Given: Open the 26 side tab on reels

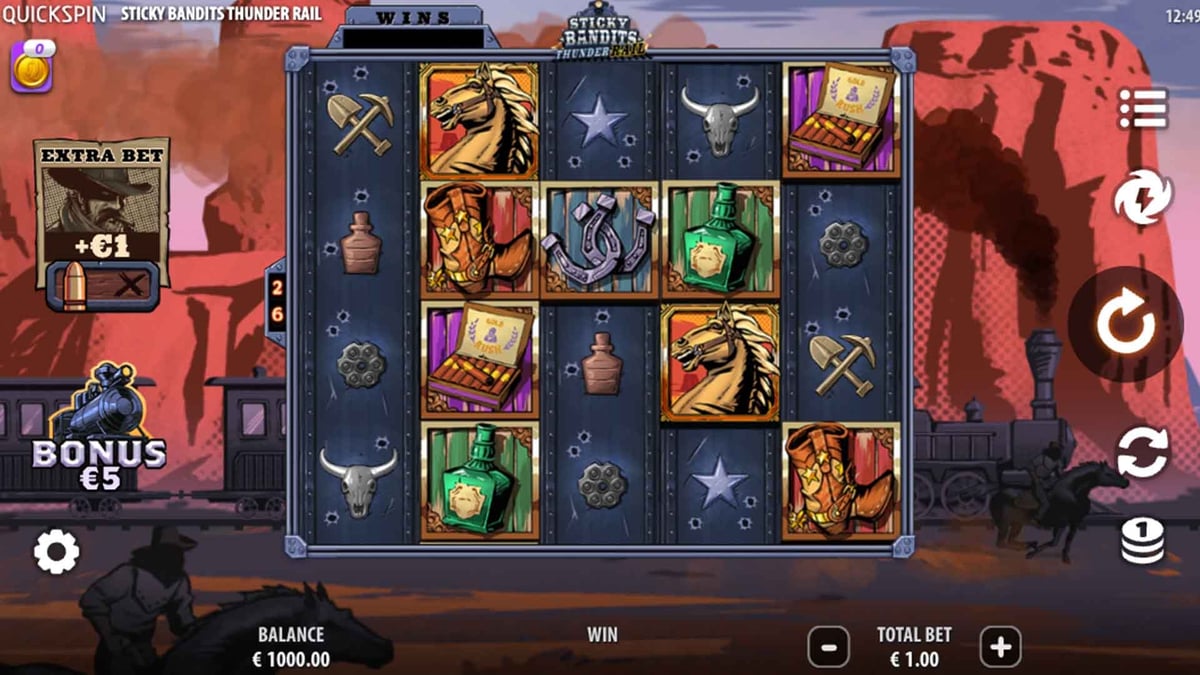Looking at the screenshot, I should pos(277,301).
